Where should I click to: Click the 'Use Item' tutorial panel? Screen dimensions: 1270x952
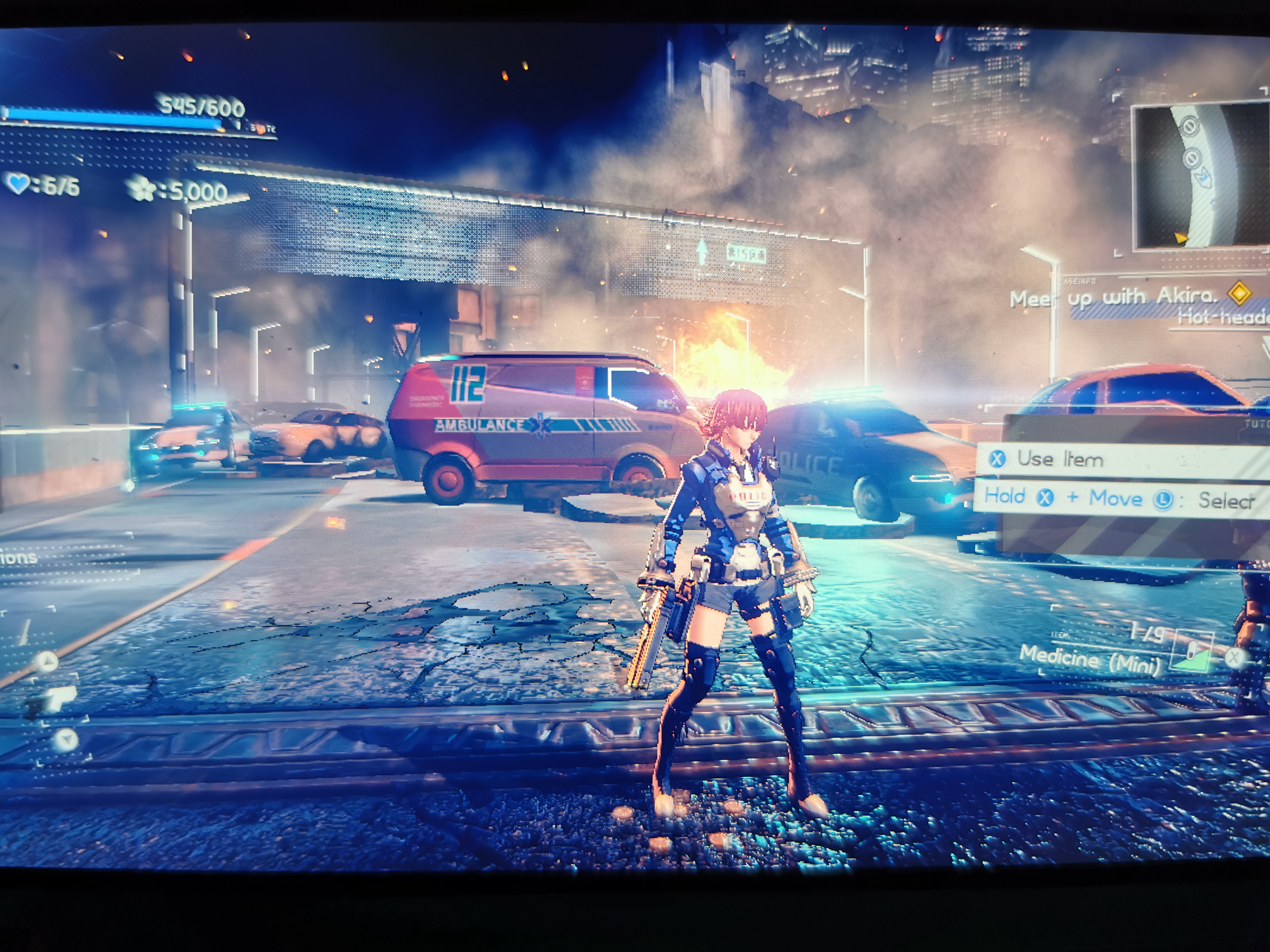tap(1120, 459)
